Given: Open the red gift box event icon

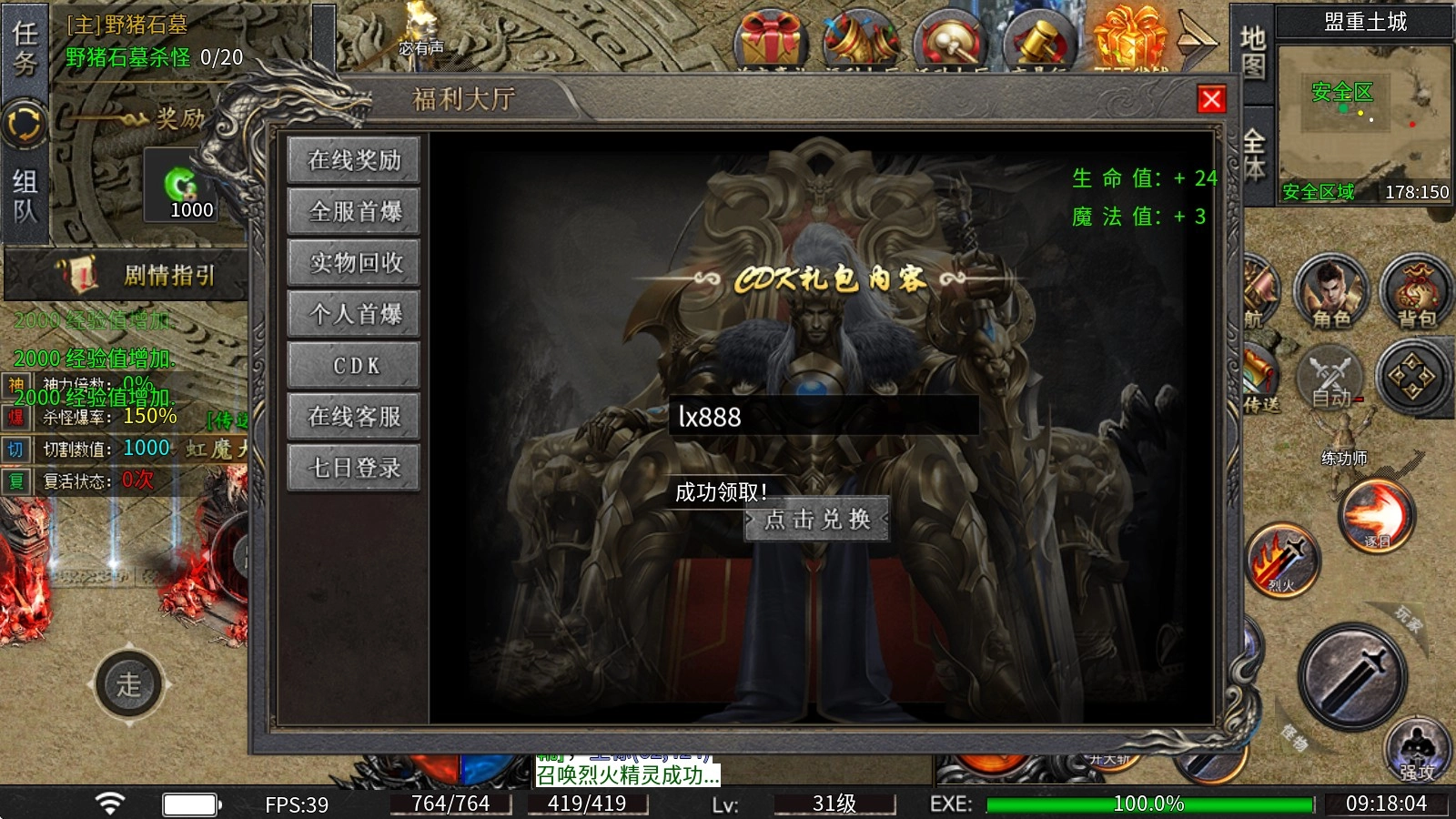Looking at the screenshot, I should point(770,35).
